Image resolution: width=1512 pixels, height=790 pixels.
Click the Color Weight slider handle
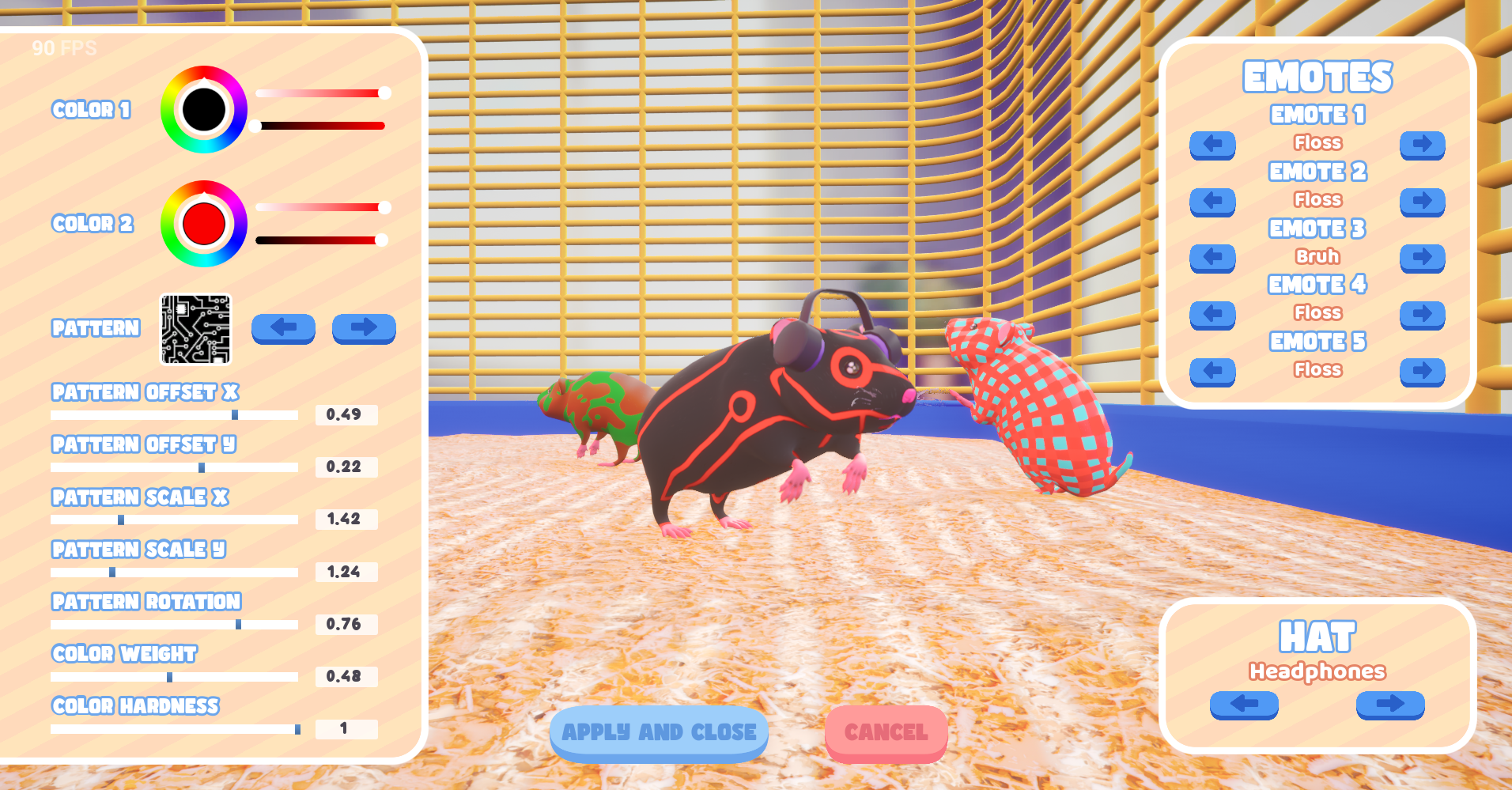[x=170, y=677]
